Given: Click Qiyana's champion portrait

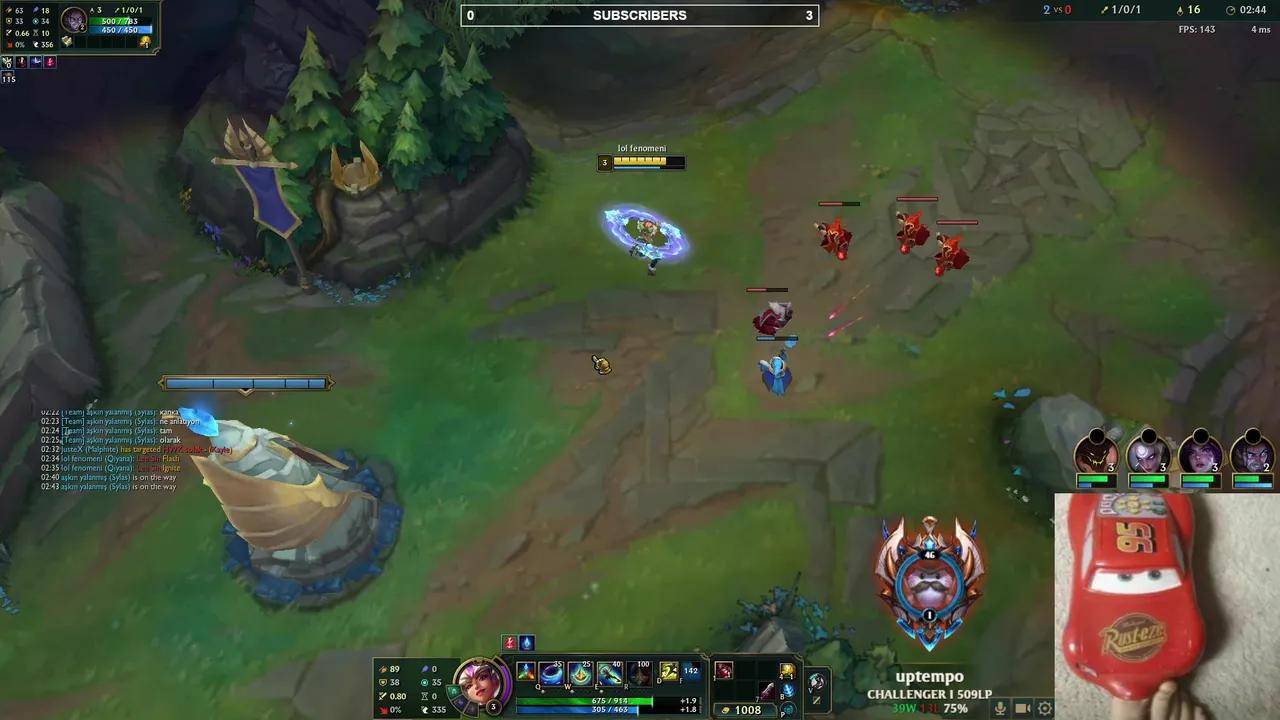Looking at the screenshot, I should pos(481,680).
